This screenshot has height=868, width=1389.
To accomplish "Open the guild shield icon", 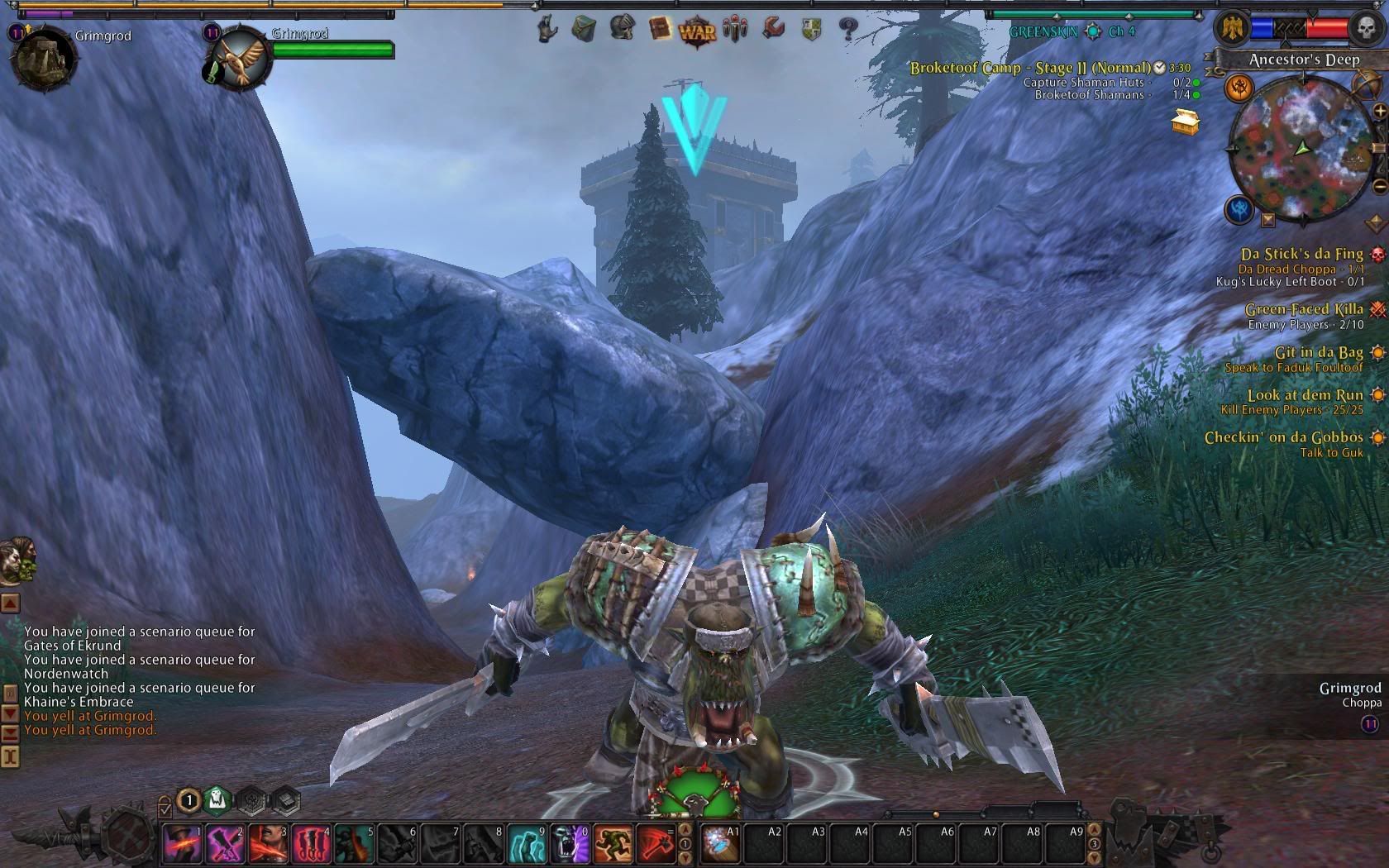I will click(x=811, y=31).
